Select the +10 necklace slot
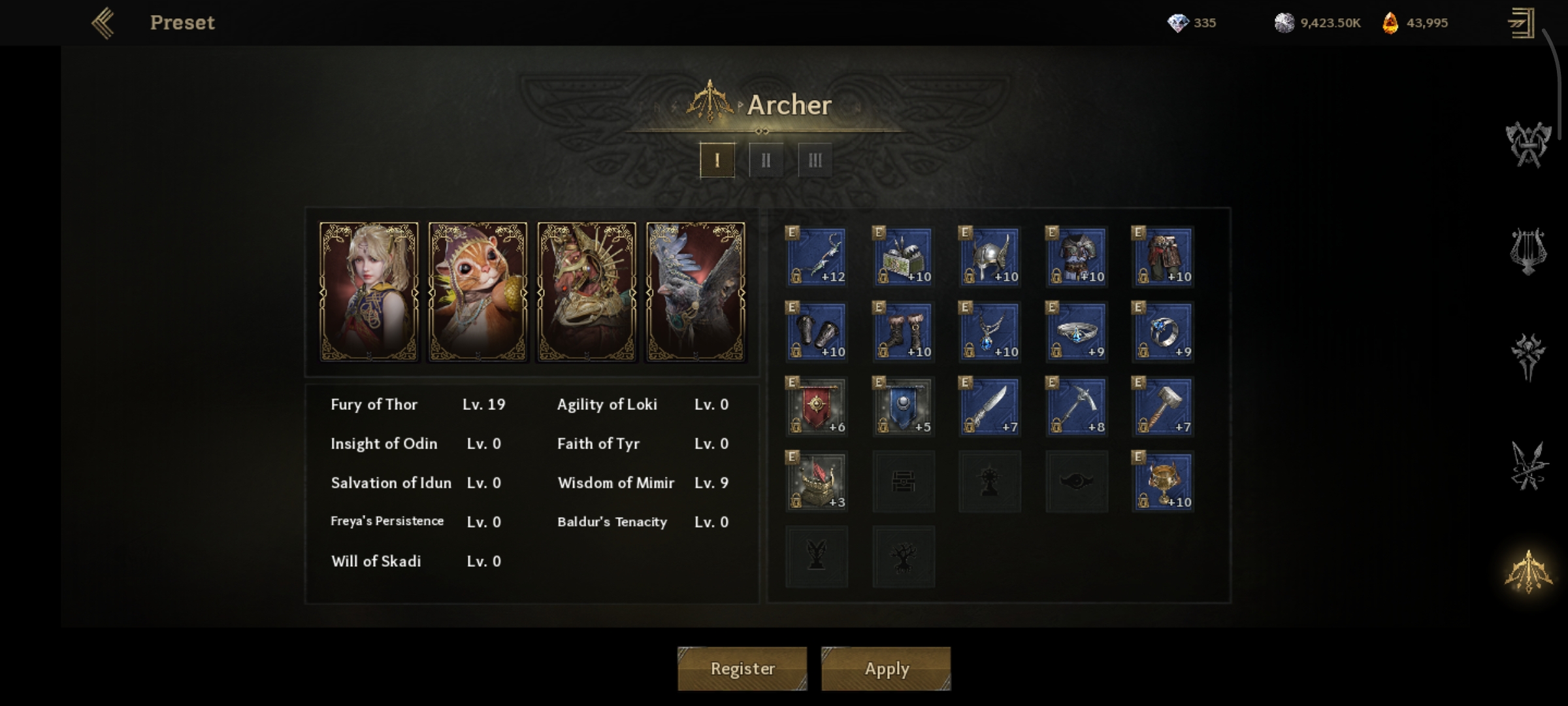The width and height of the screenshot is (1568, 706). (990, 331)
